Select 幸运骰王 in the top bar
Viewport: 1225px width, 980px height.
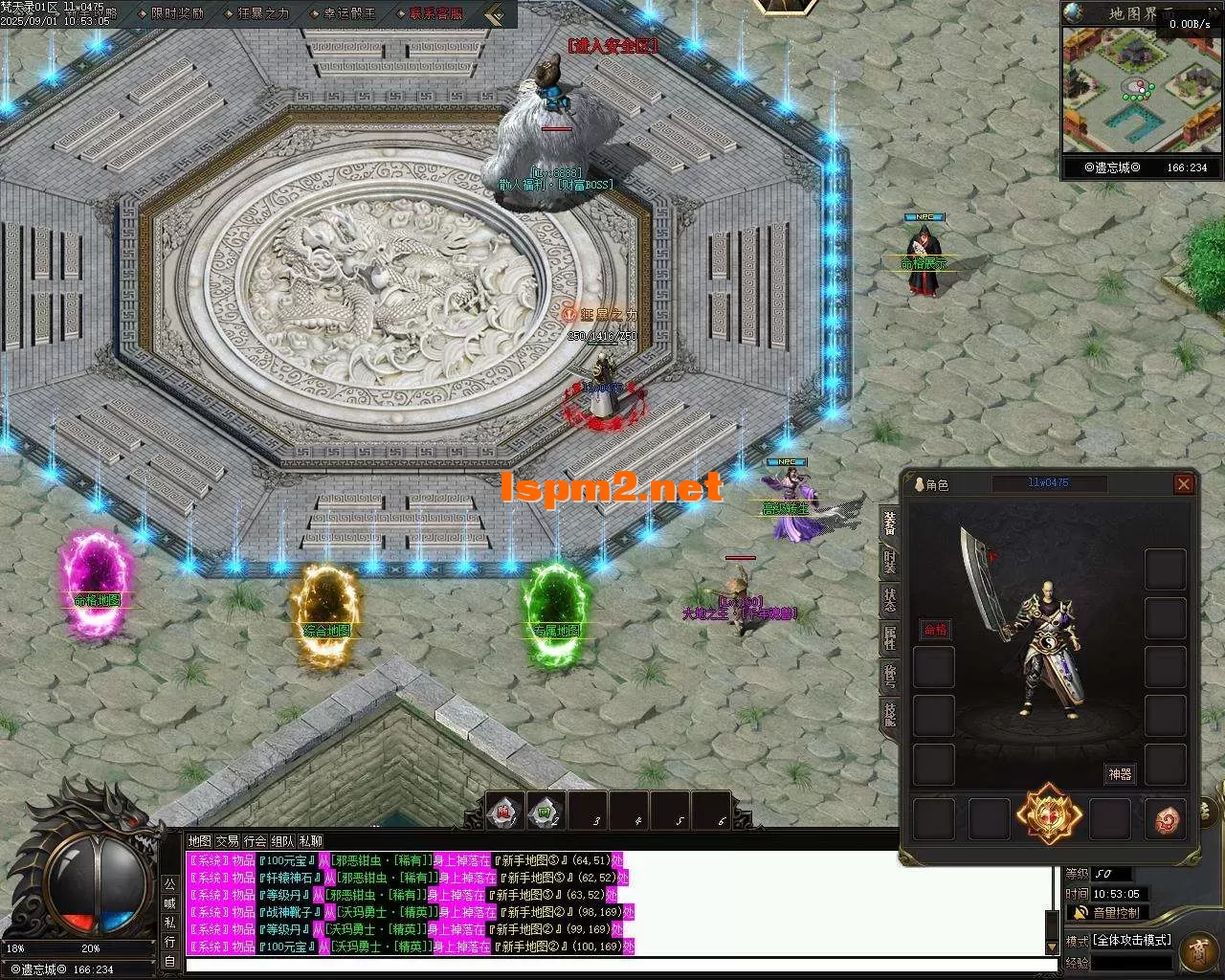tap(349, 13)
